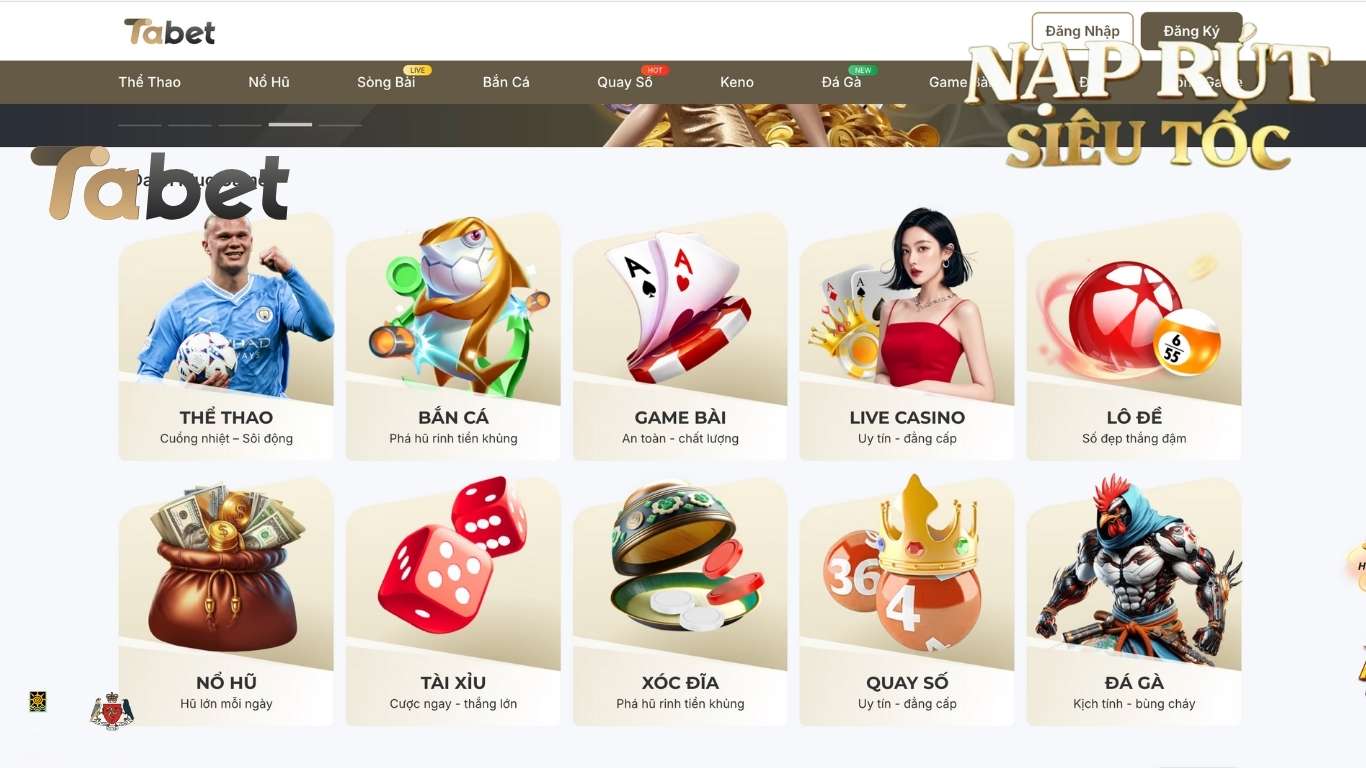Open the Đá Gà NEW menu item
1366x768 pixels.
click(x=843, y=82)
